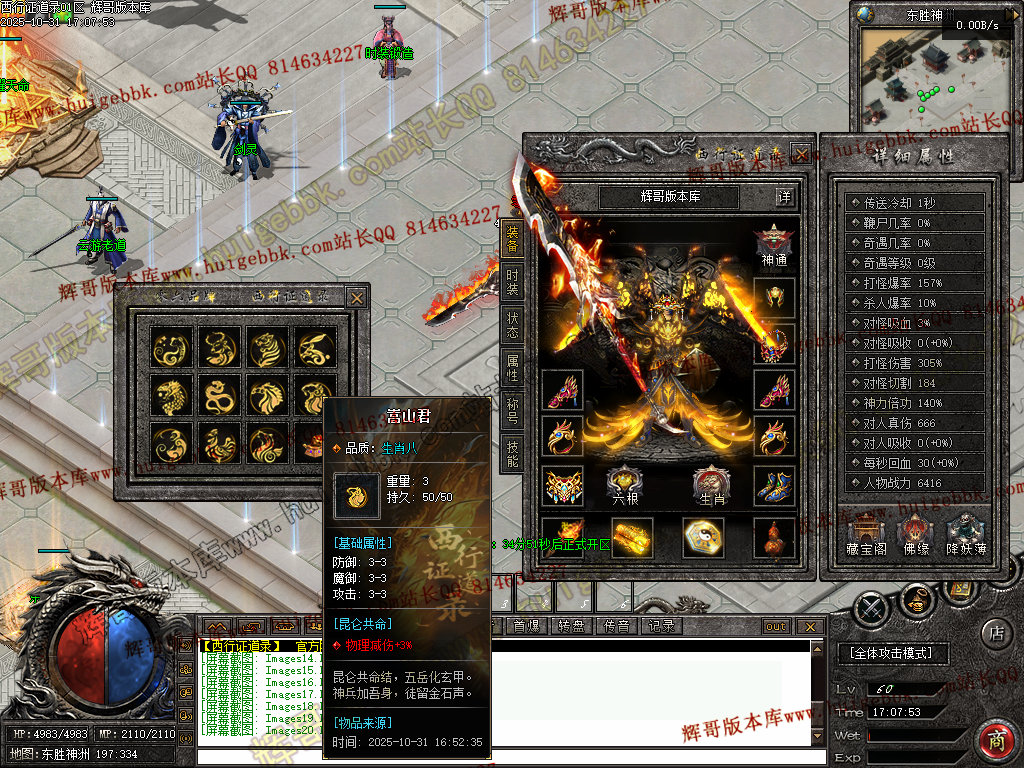
Task: Change the 全体攻击模式 attack mode
Action: tap(890, 653)
